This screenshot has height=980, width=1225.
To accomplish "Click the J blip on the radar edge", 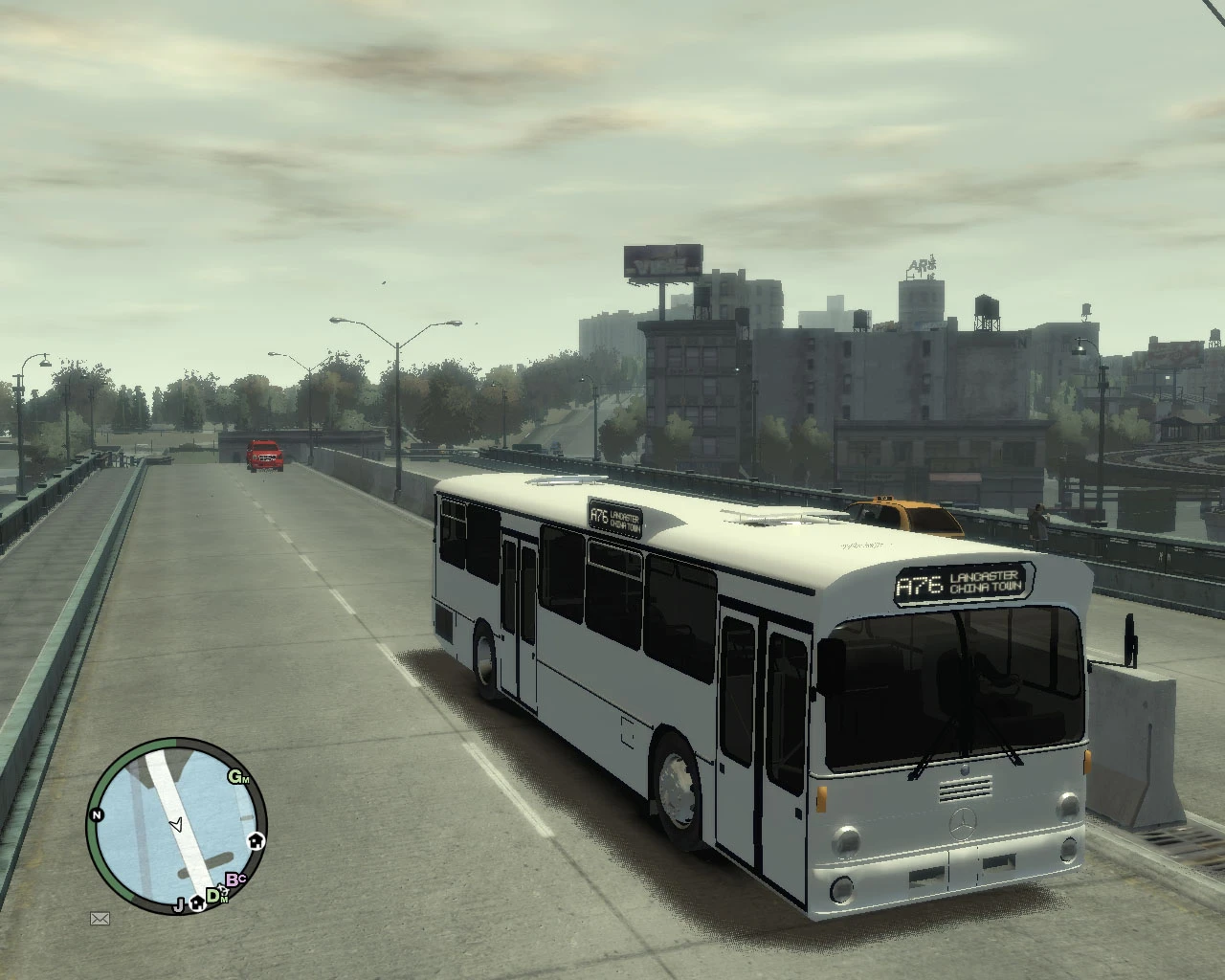I will tap(178, 905).
